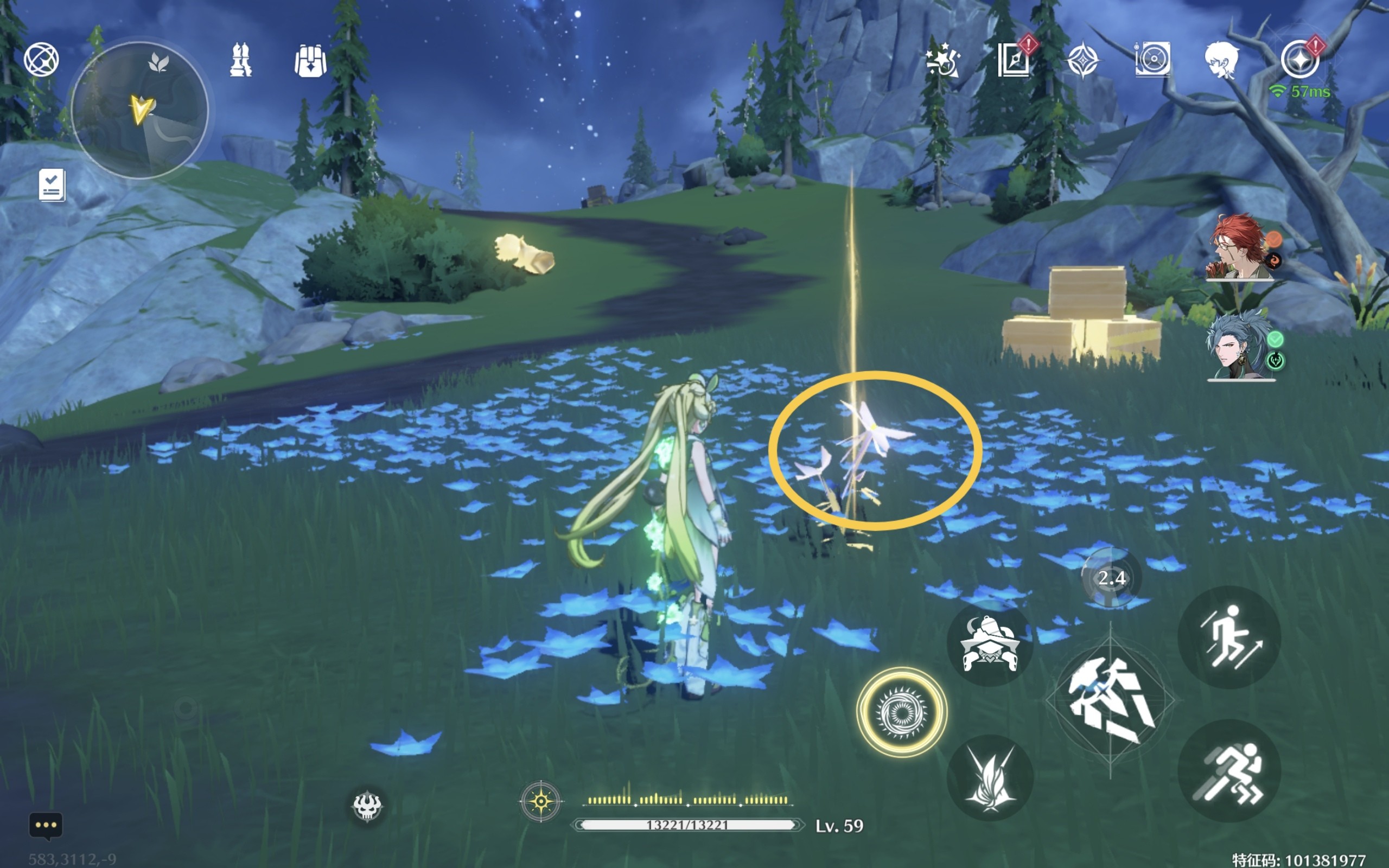1389x868 pixels.
Task: Open the guidebook with red alert
Action: tap(1014, 60)
